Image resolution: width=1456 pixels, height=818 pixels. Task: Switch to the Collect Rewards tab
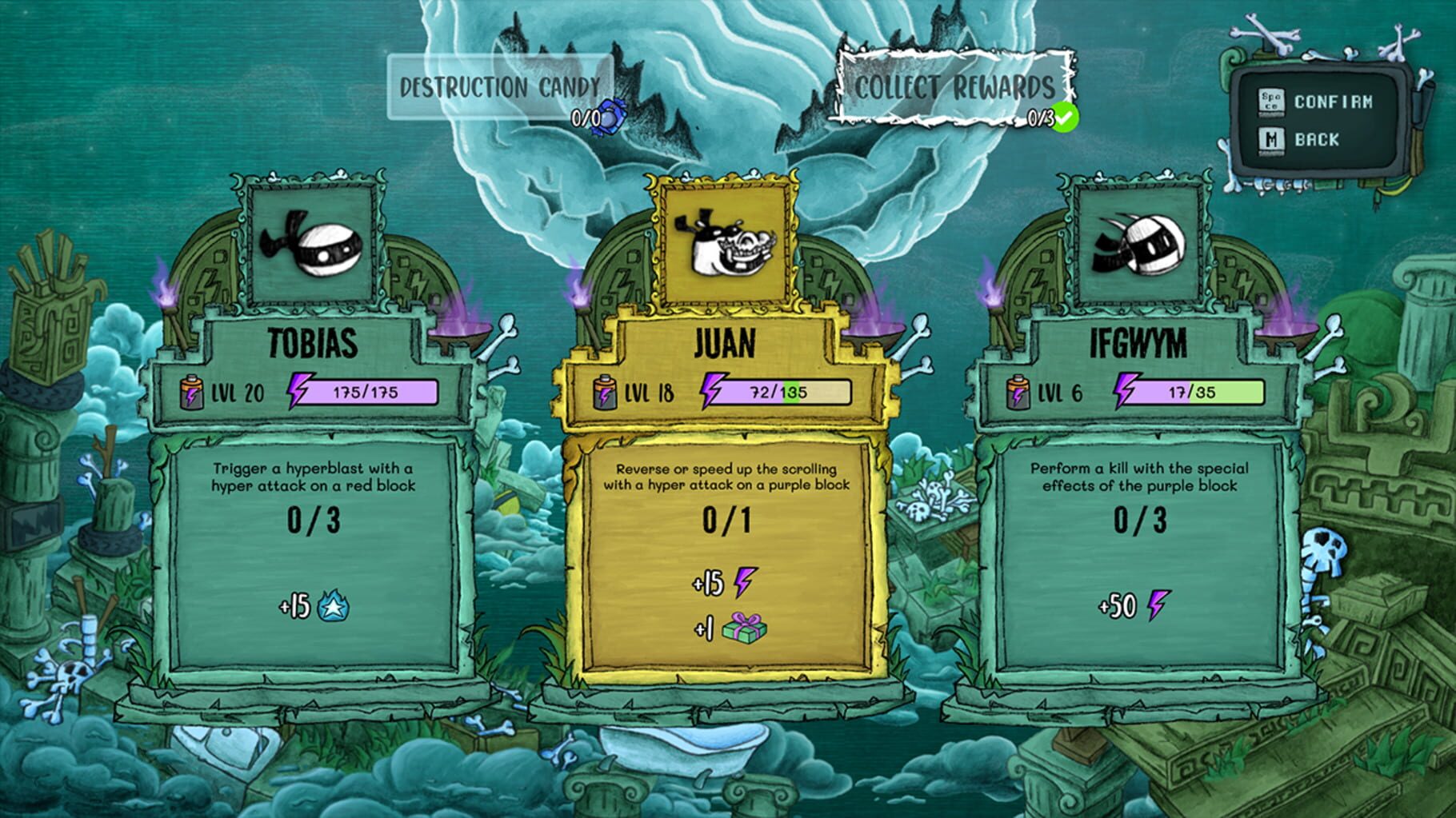point(954,86)
